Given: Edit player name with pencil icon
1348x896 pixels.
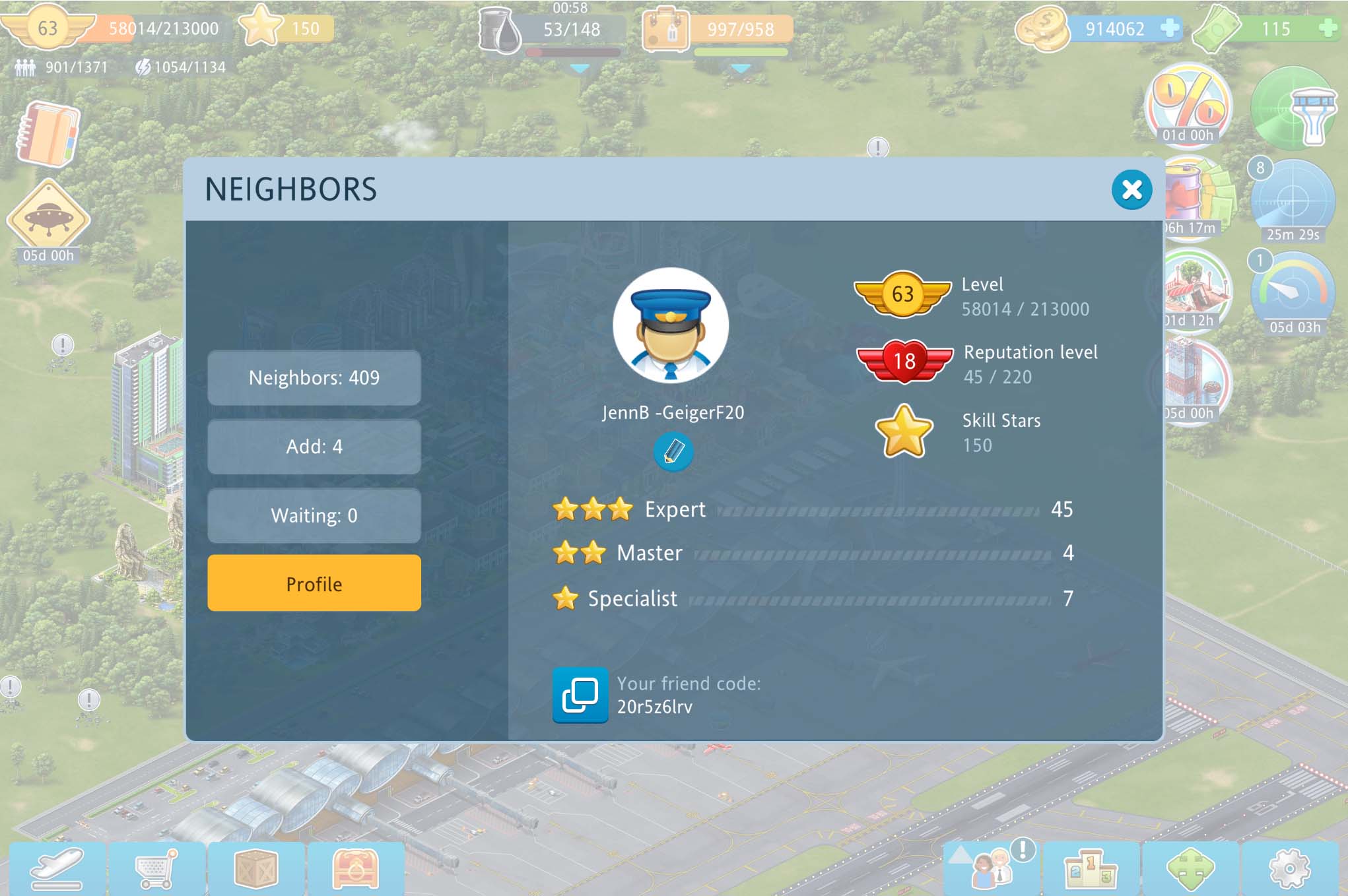Looking at the screenshot, I should [x=673, y=452].
